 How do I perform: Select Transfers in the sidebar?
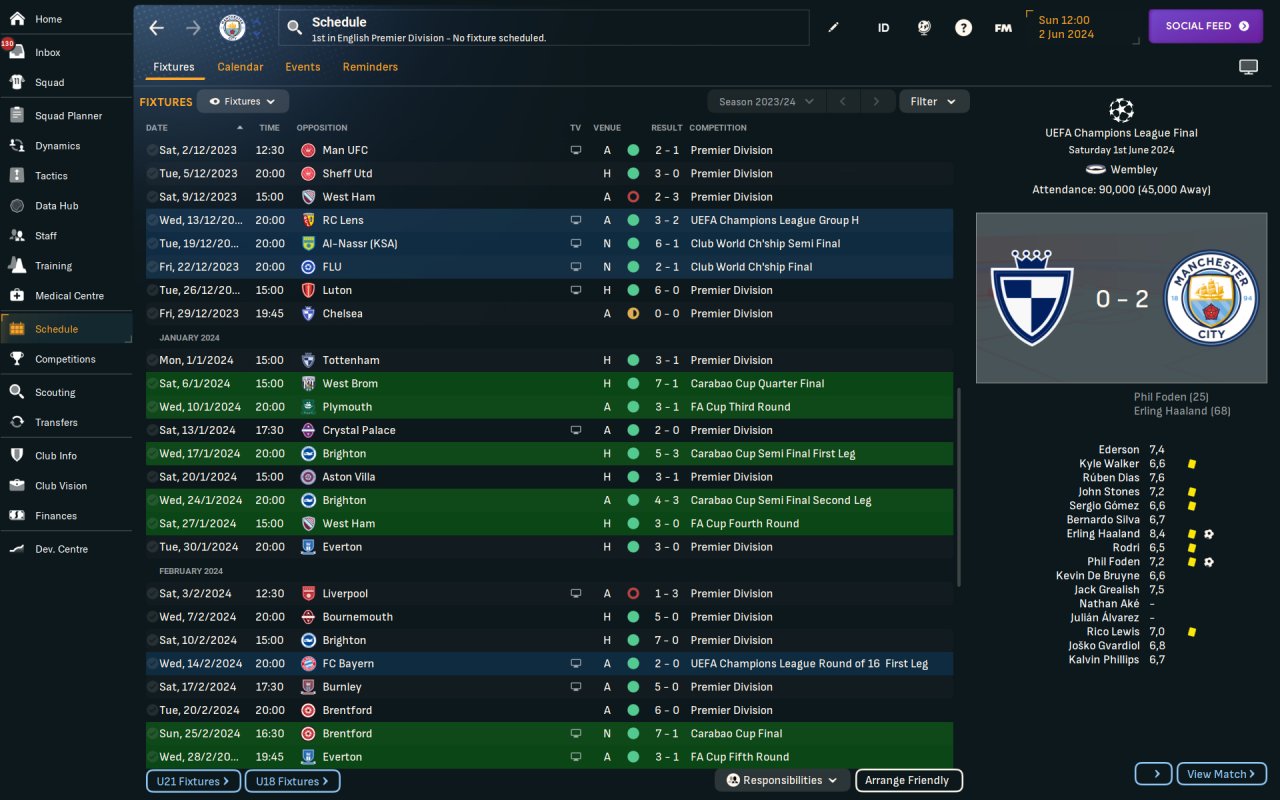point(56,423)
